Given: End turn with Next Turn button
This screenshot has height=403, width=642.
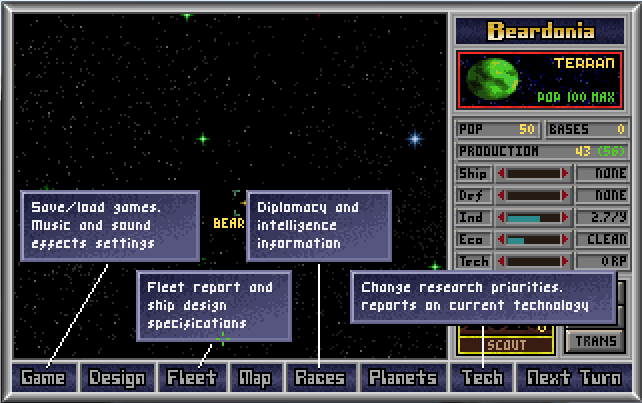Looking at the screenshot, I should point(574,377).
